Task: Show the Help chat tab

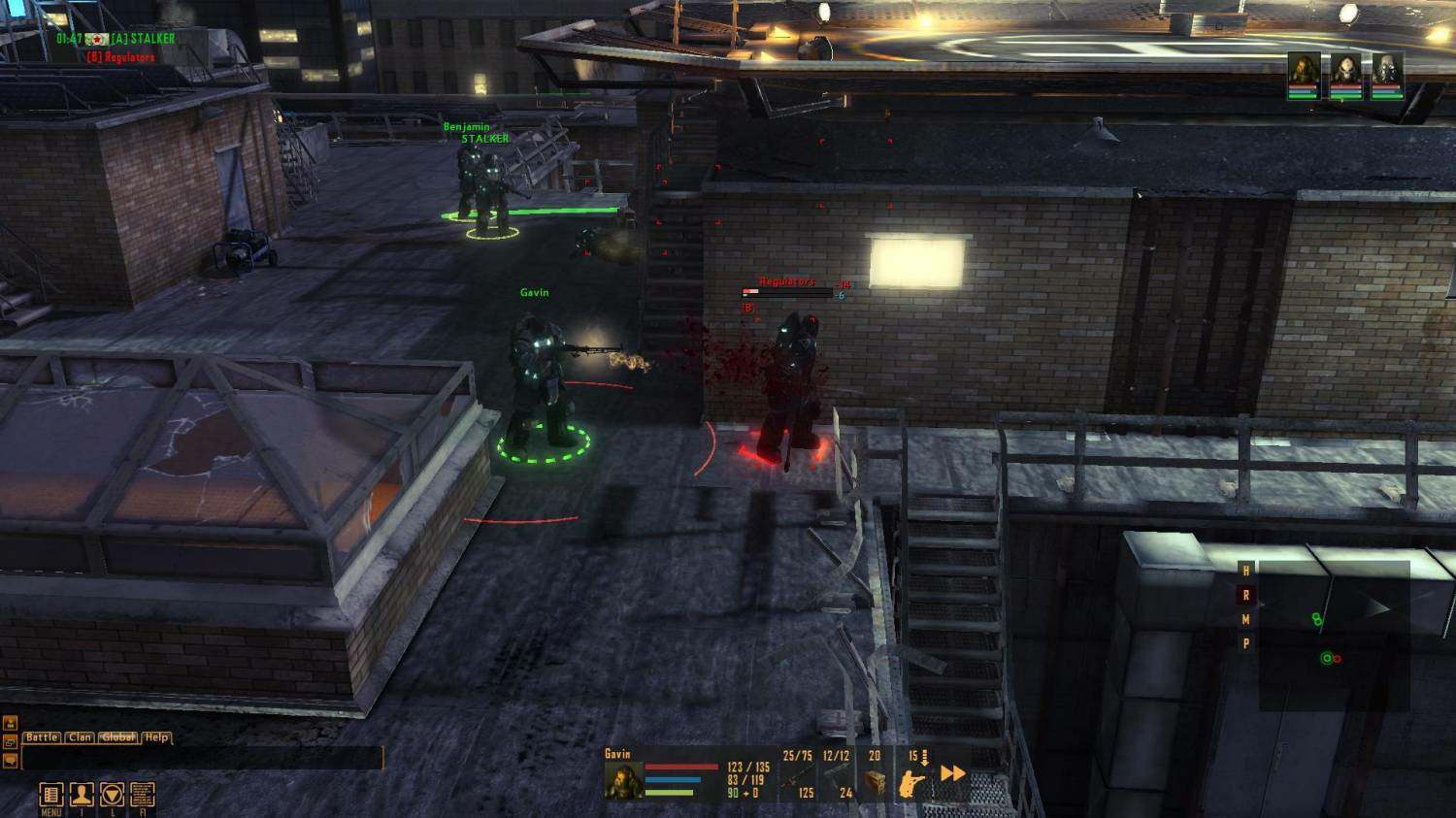Action: [157, 737]
